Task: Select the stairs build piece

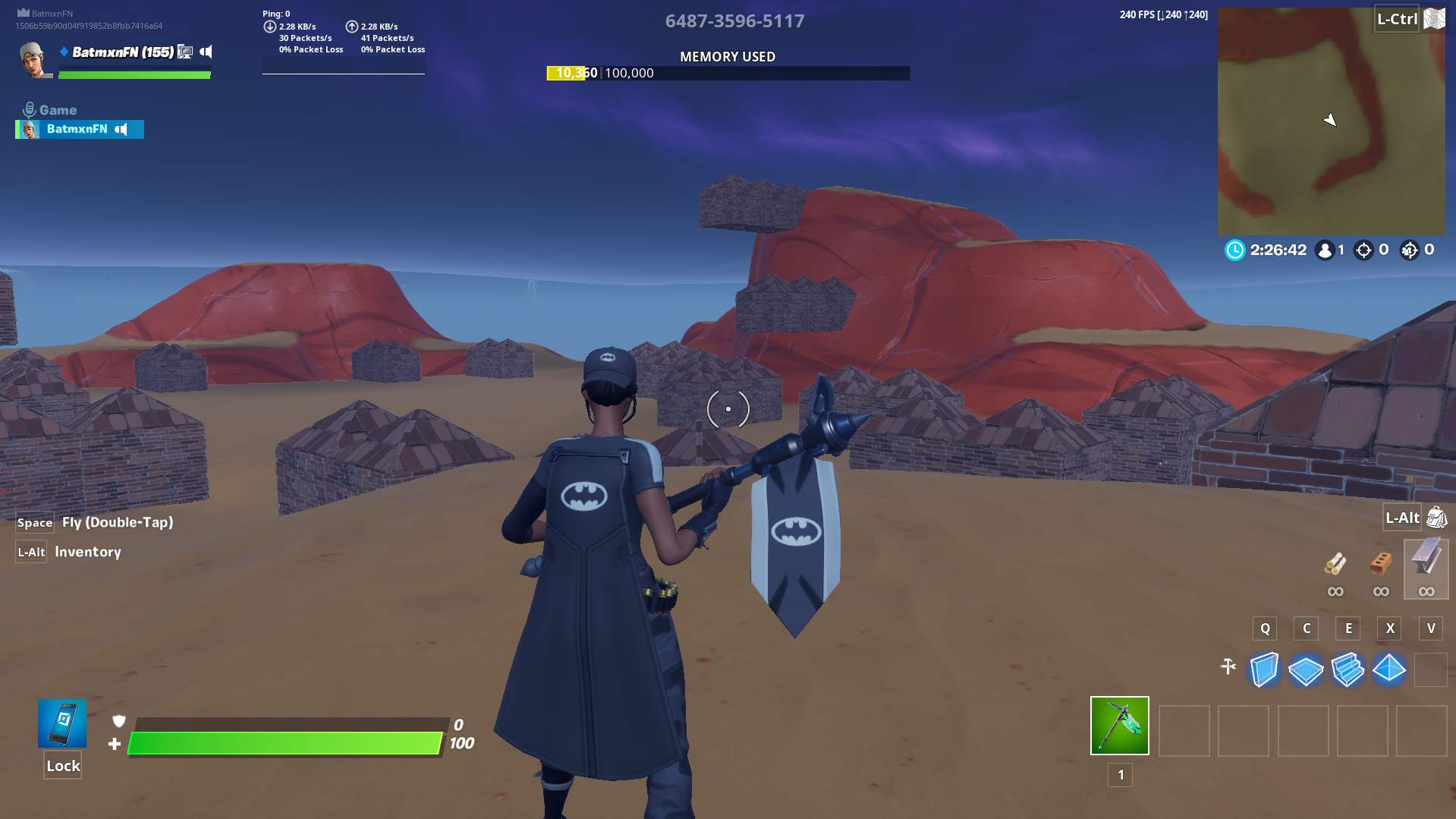Action: [x=1348, y=670]
